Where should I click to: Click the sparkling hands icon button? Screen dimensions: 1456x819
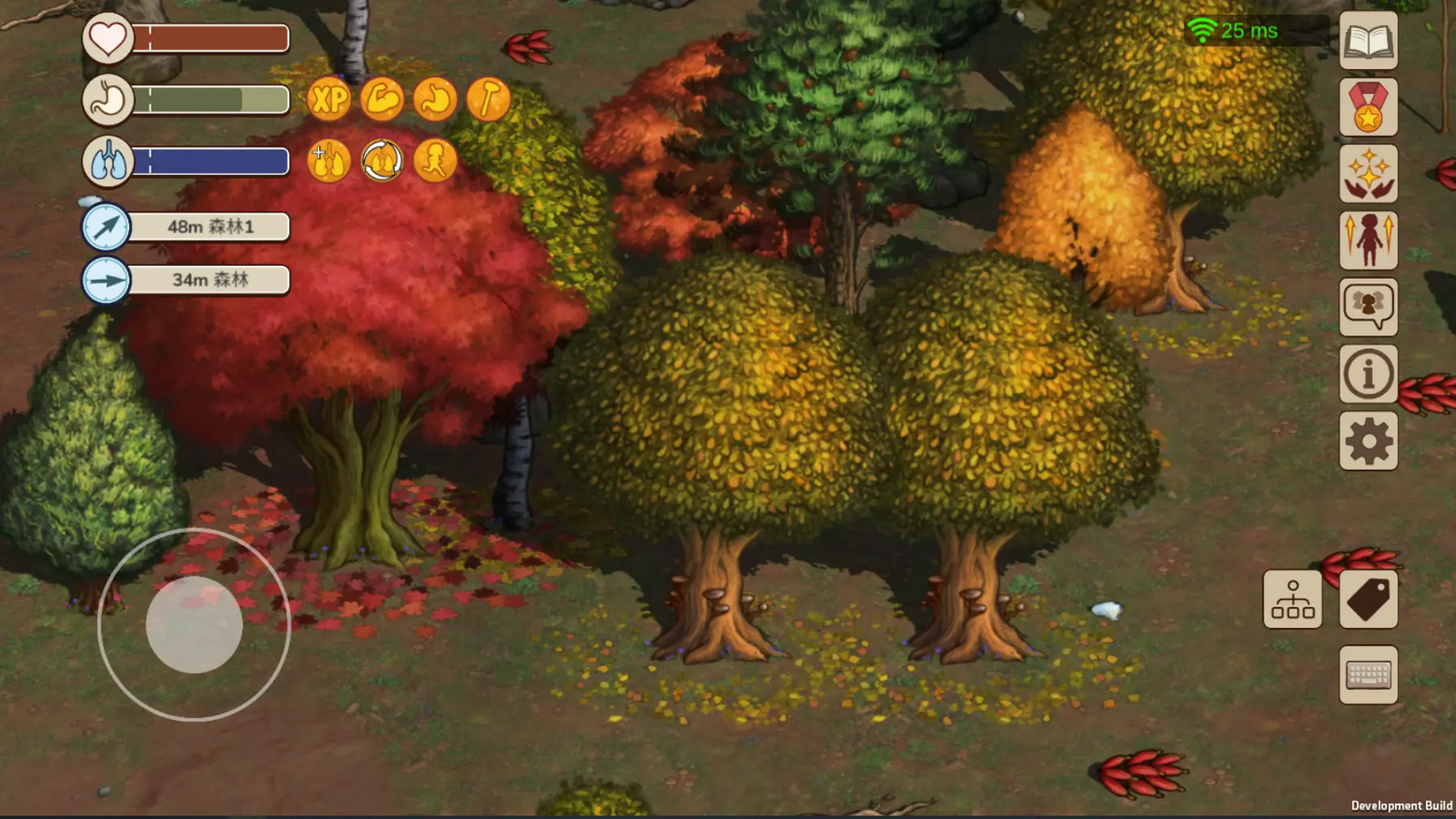click(x=1368, y=174)
